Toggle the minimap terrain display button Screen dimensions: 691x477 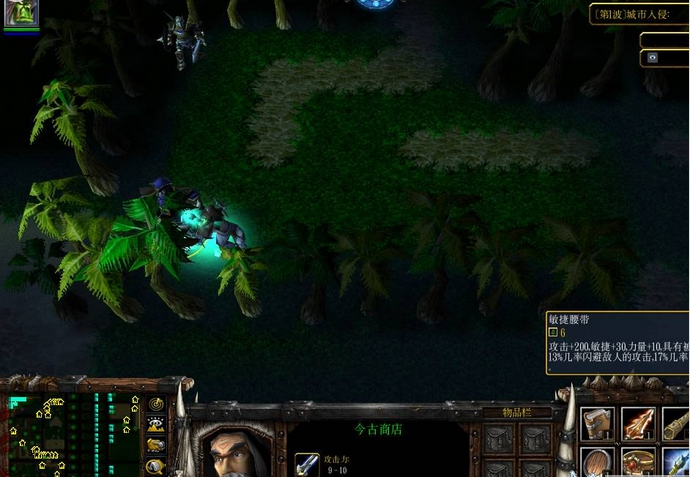coord(156,424)
